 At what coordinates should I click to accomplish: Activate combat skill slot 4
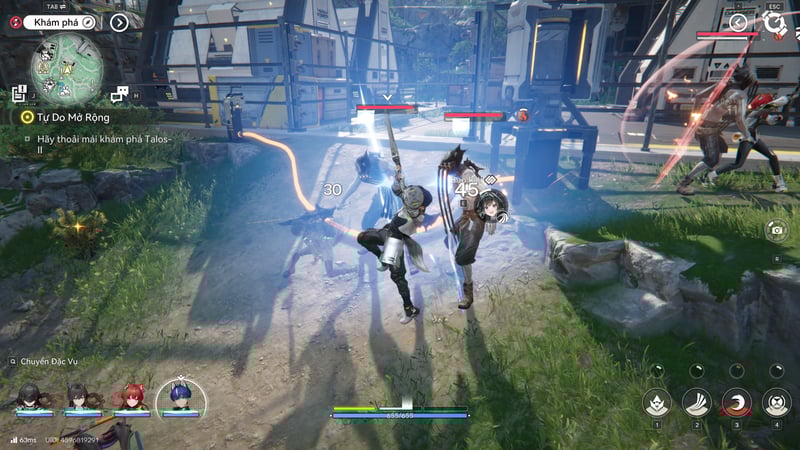[x=777, y=402]
